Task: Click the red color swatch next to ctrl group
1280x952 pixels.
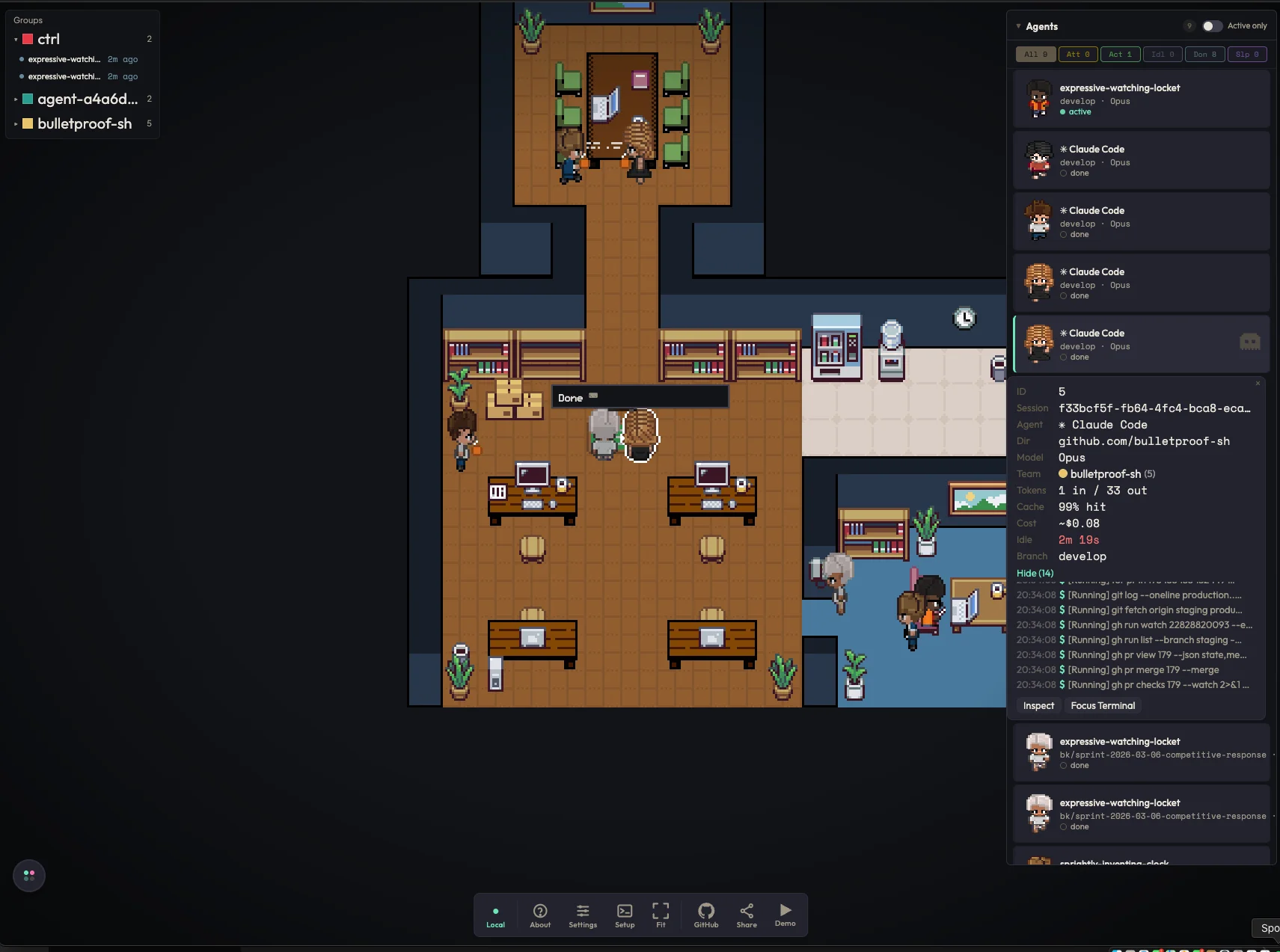Action: [28, 38]
